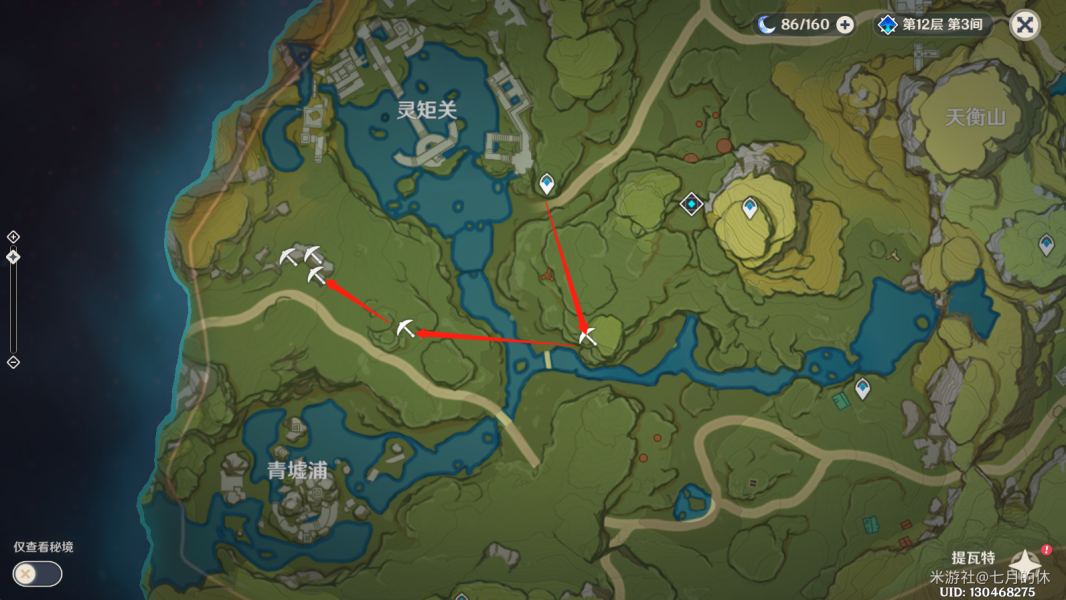Toggle the 仅查看秘境 domains-only switch
Image resolution: width=1066 pixels, height=600 pixels.
[x=37, y=574]
